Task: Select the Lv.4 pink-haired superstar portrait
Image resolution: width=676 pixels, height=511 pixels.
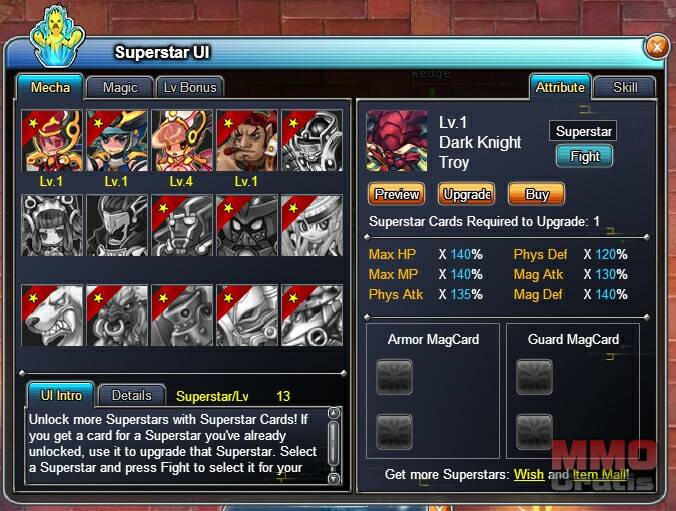Action: (181, 140)
